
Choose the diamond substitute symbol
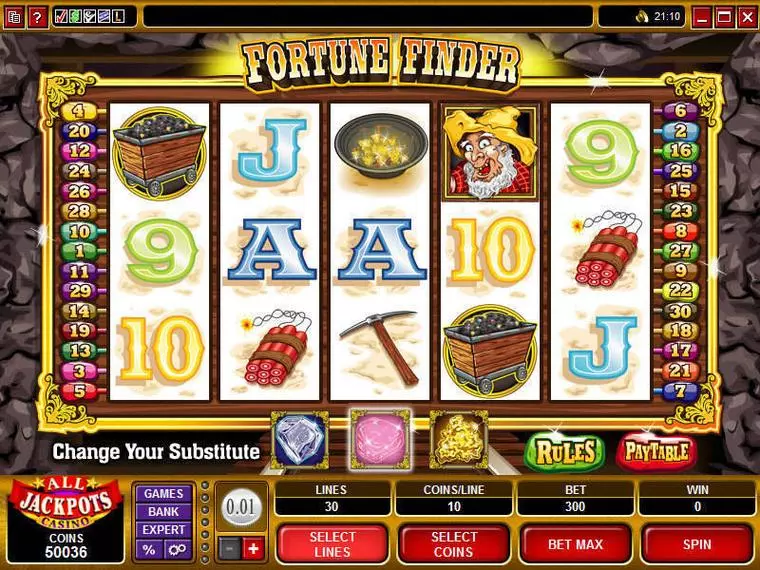299,439
